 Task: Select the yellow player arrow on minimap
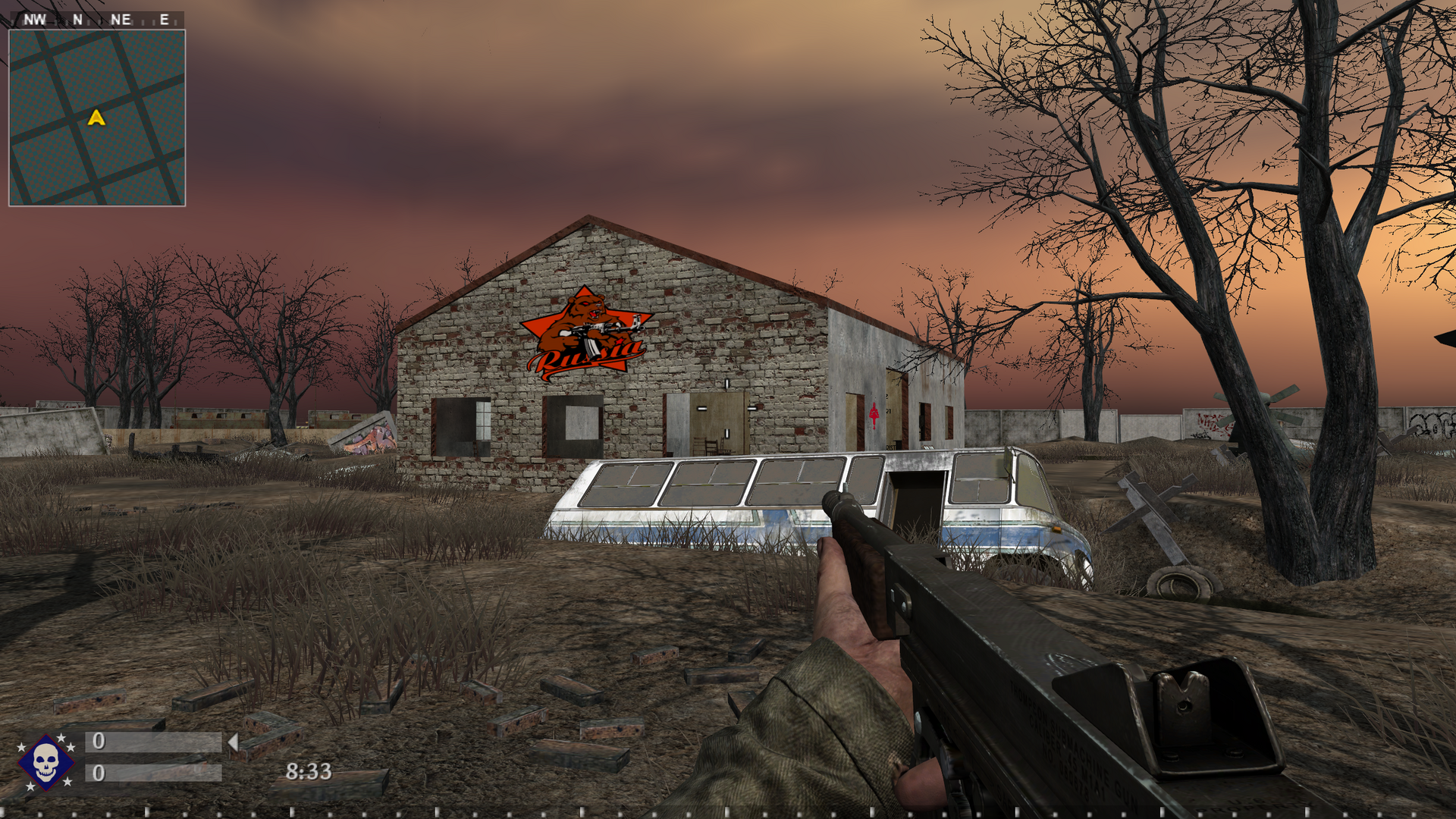pos(96,118)
